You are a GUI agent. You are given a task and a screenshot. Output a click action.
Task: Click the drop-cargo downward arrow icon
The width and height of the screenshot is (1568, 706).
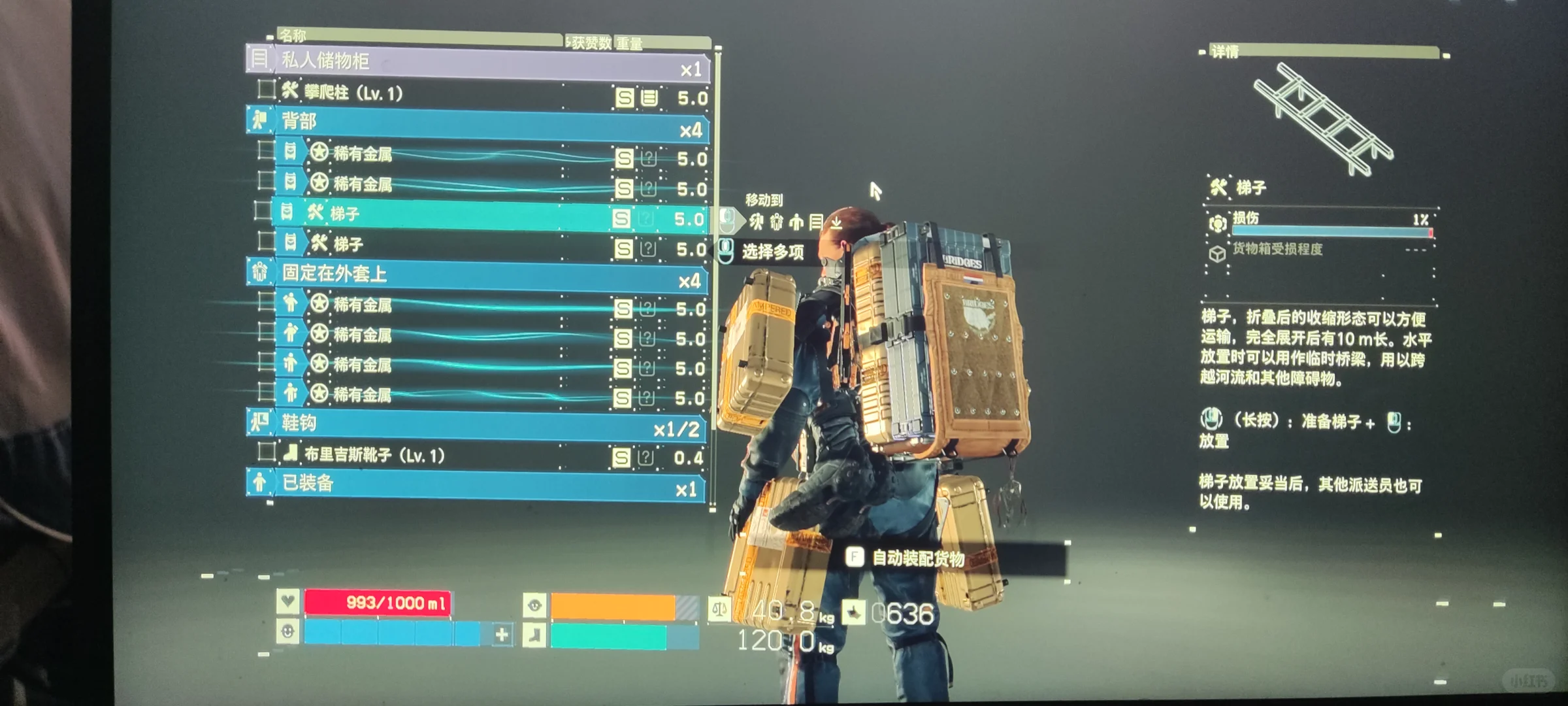pyautogui.click(x=836, y=223)
